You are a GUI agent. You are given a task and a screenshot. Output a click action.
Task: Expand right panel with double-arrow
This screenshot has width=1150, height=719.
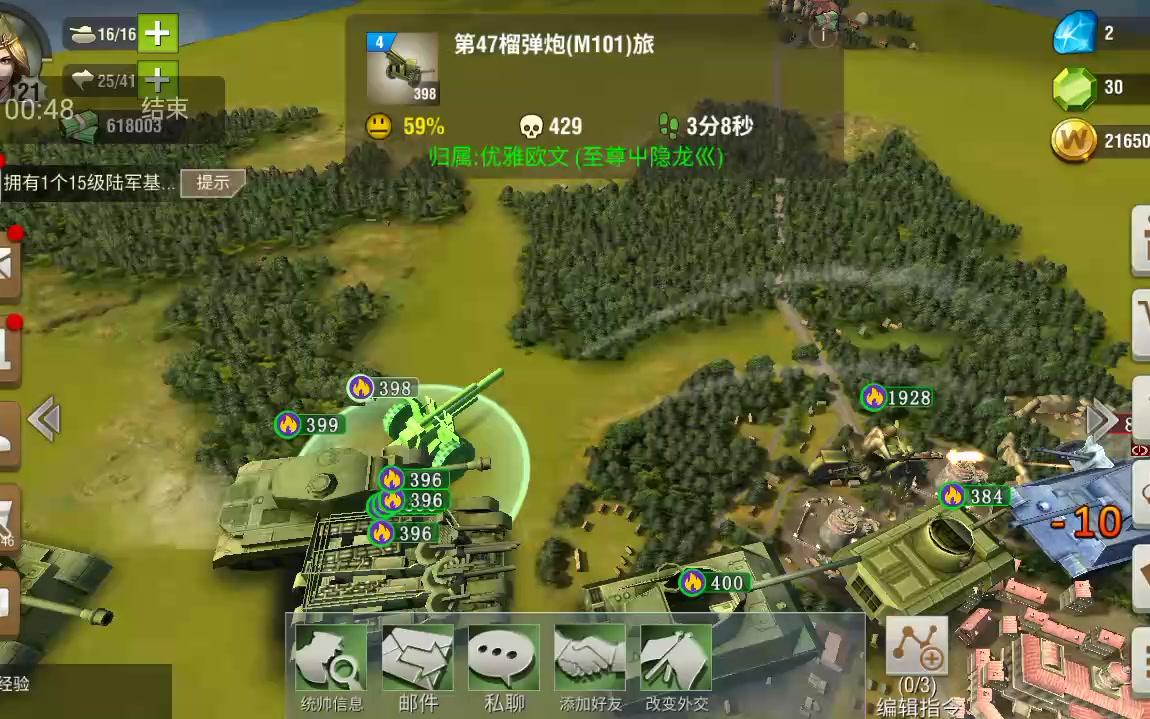pos(1100,419)
